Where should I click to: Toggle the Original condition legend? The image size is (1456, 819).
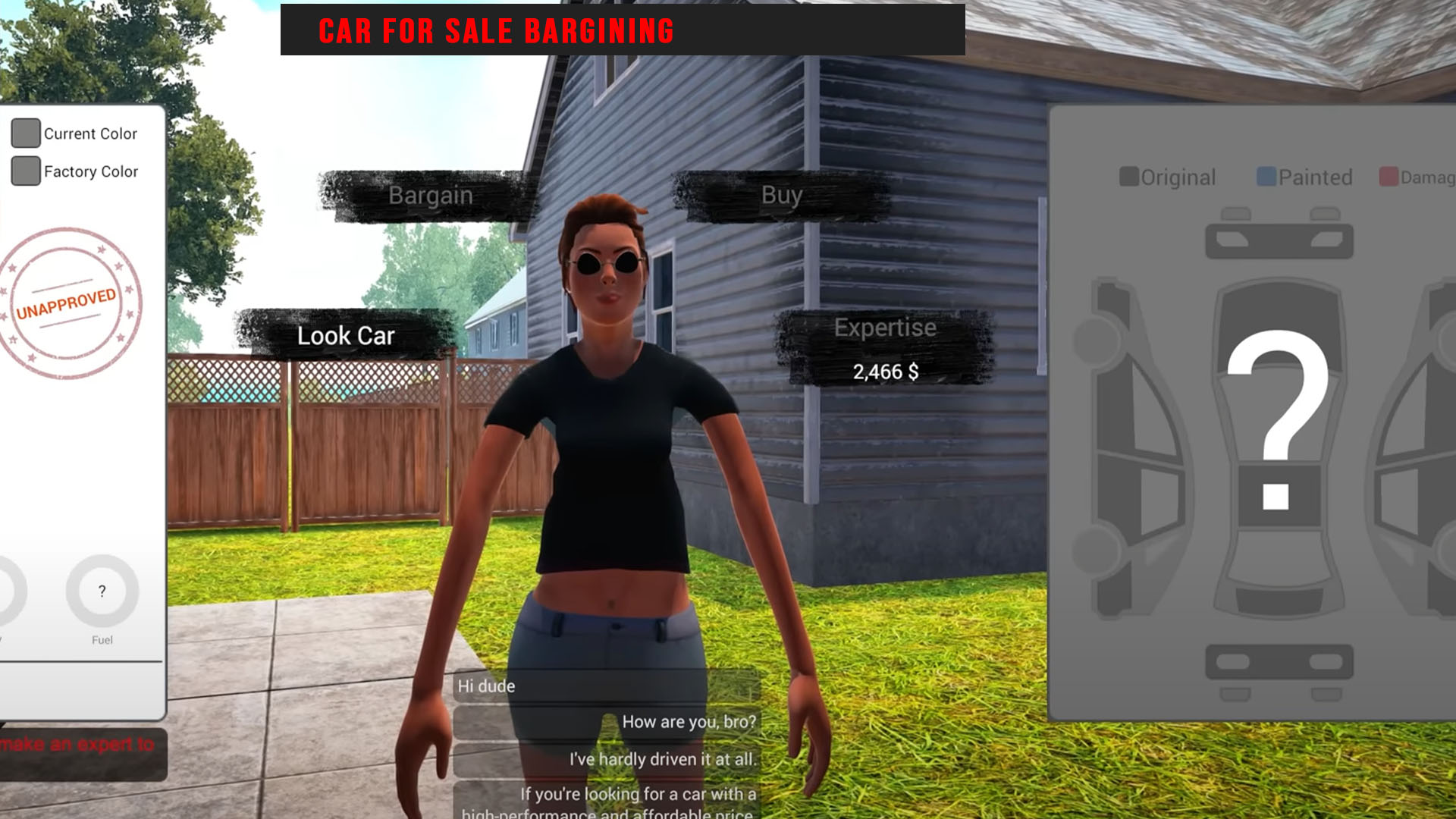coord(1129,177)
